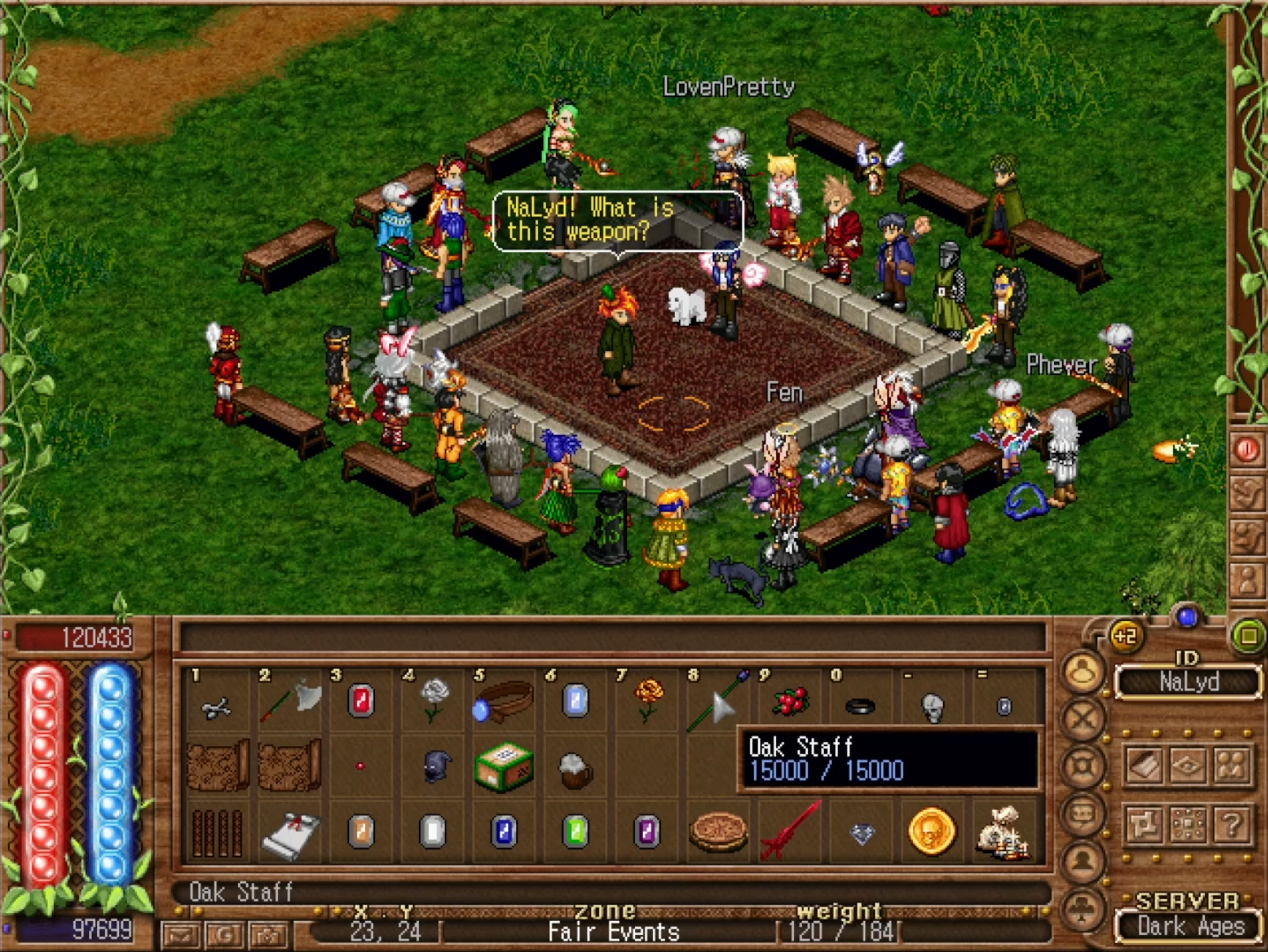Viewport: 1268px width, 952px height.
Task: Select the skull item slot
Action: [932, 707]
